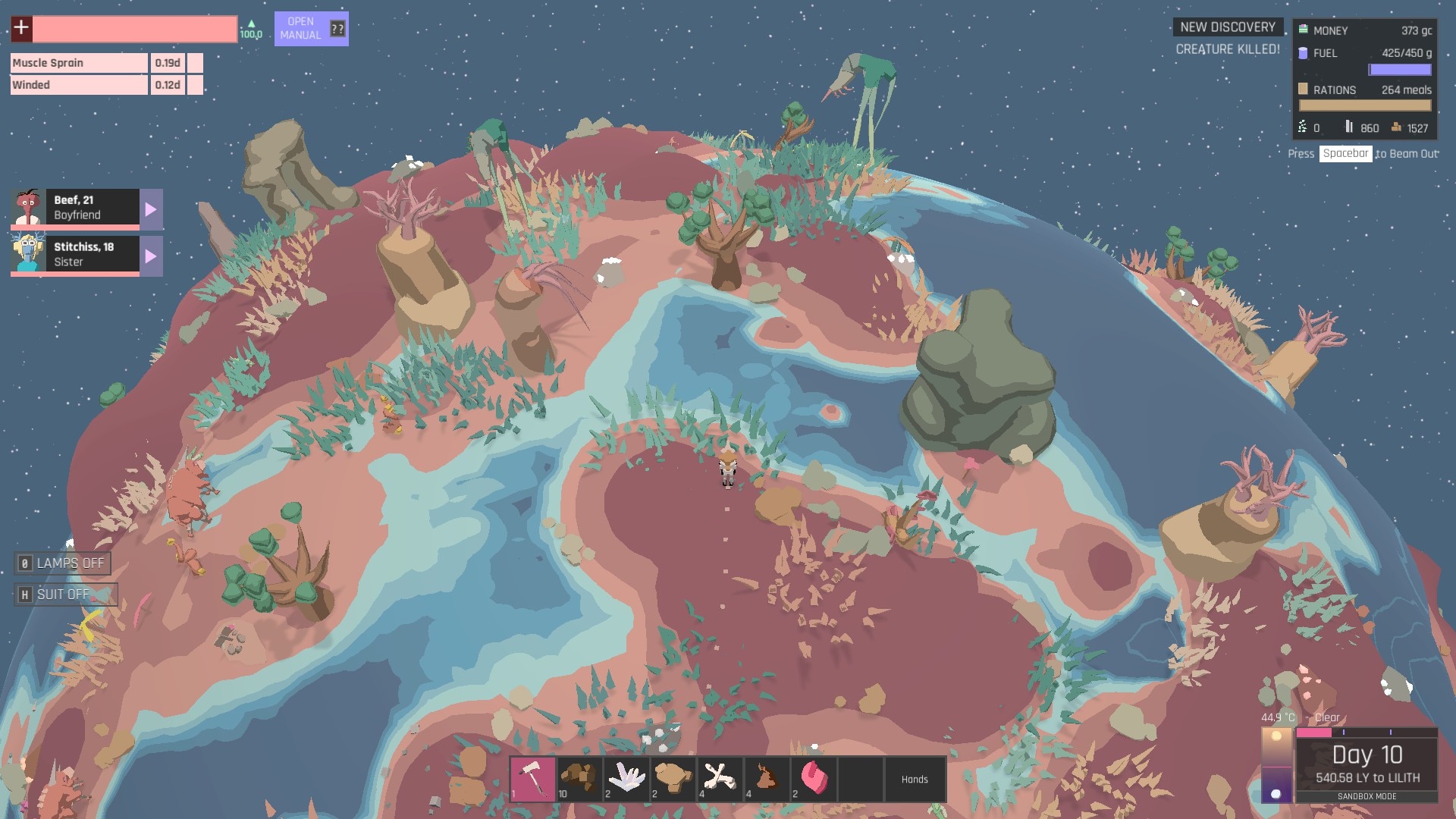Viewport: 1456px width, 819px height.
Task: Select Stitchiss the Sister crew card
Action: tap(76, 255)
